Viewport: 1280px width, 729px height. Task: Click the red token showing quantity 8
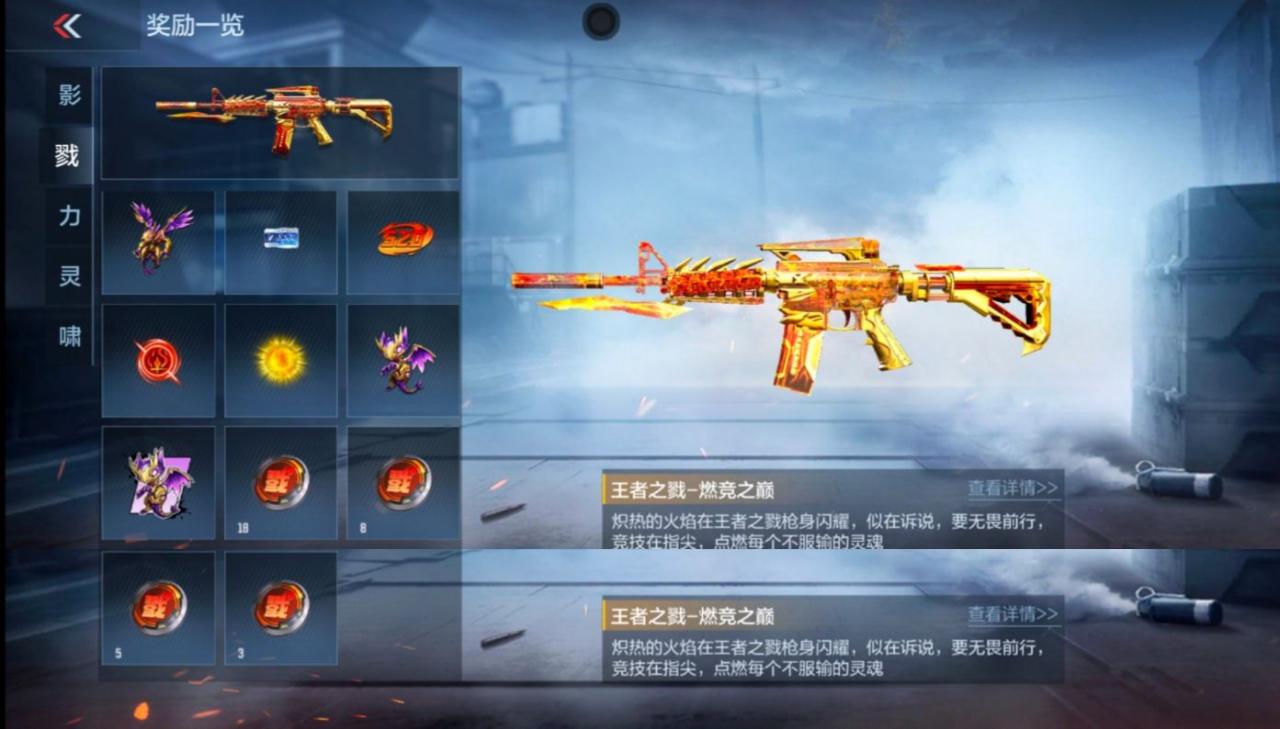click(x=402, y=482)
